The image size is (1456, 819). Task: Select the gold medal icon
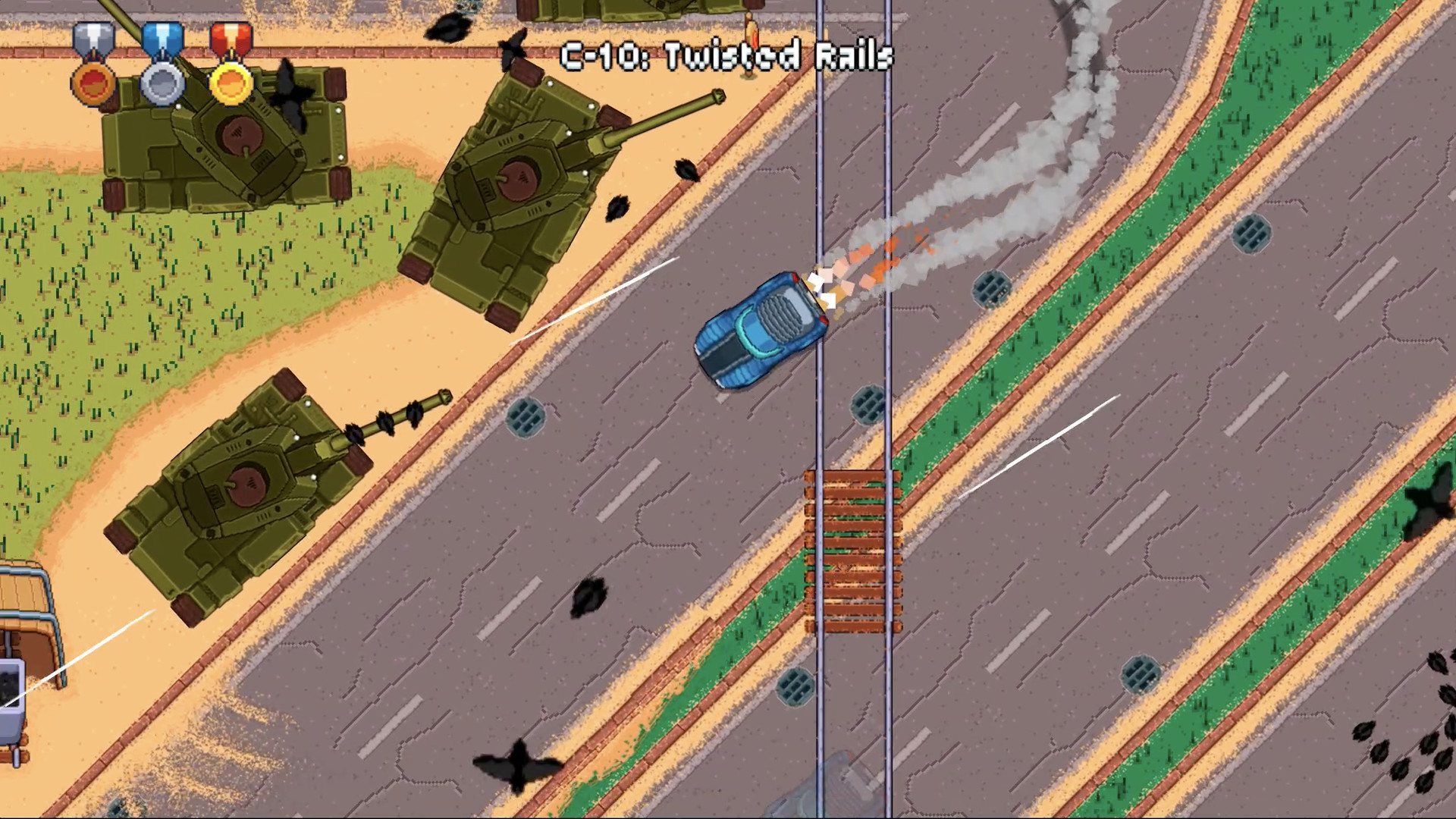coord(229,86)
